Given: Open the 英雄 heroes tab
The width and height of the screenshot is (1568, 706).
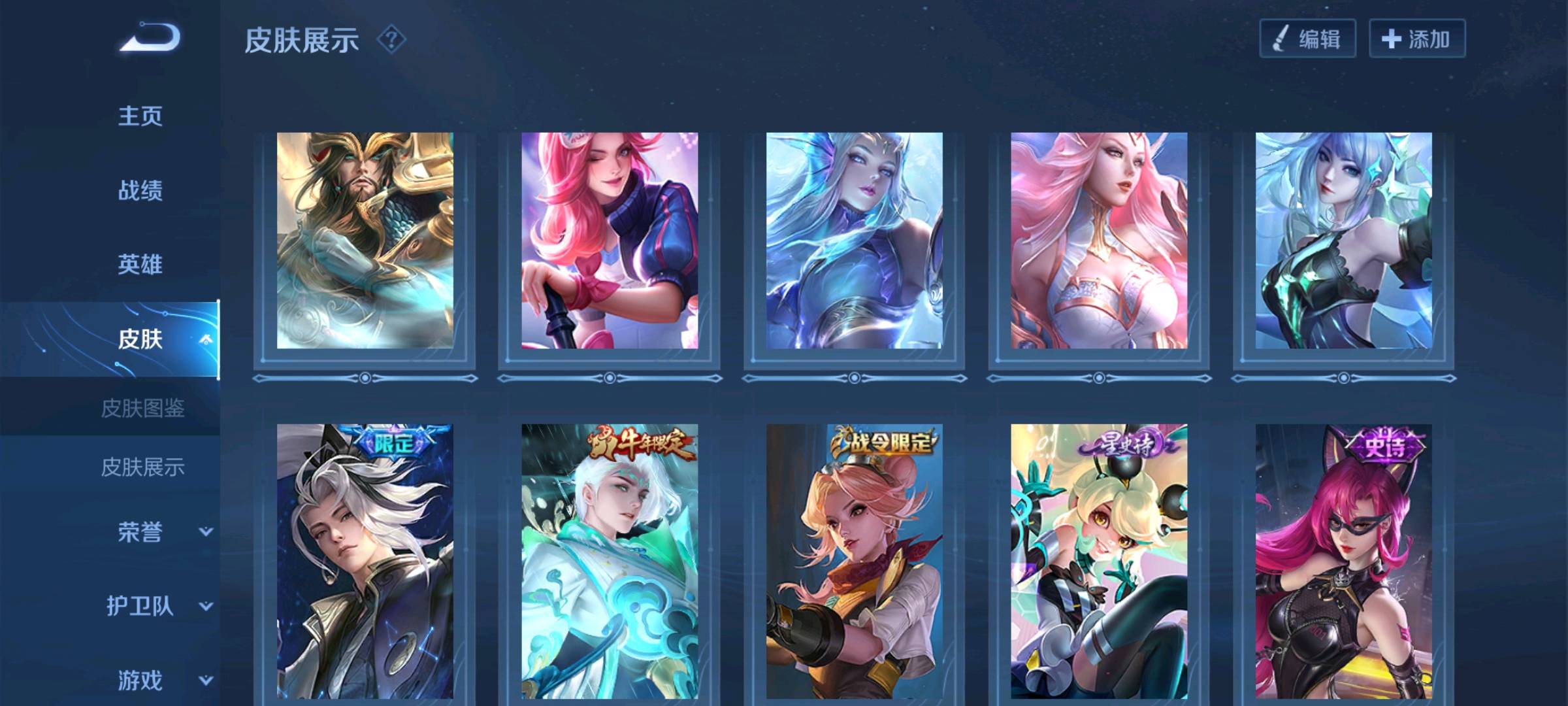Looking at the screenshot, I should click(x=140, y=265).
